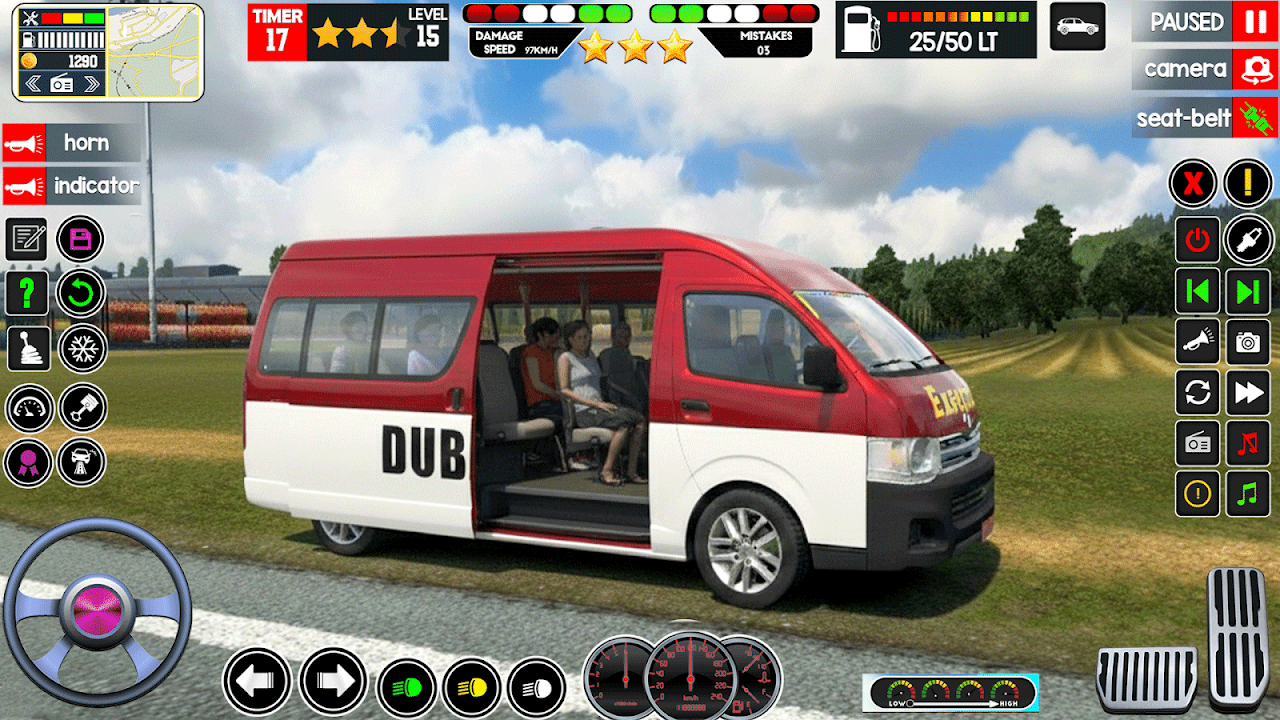The height and width of the screenshot is (720, 1280).
Task: Switch the camera view
Action: (1254, 69)
